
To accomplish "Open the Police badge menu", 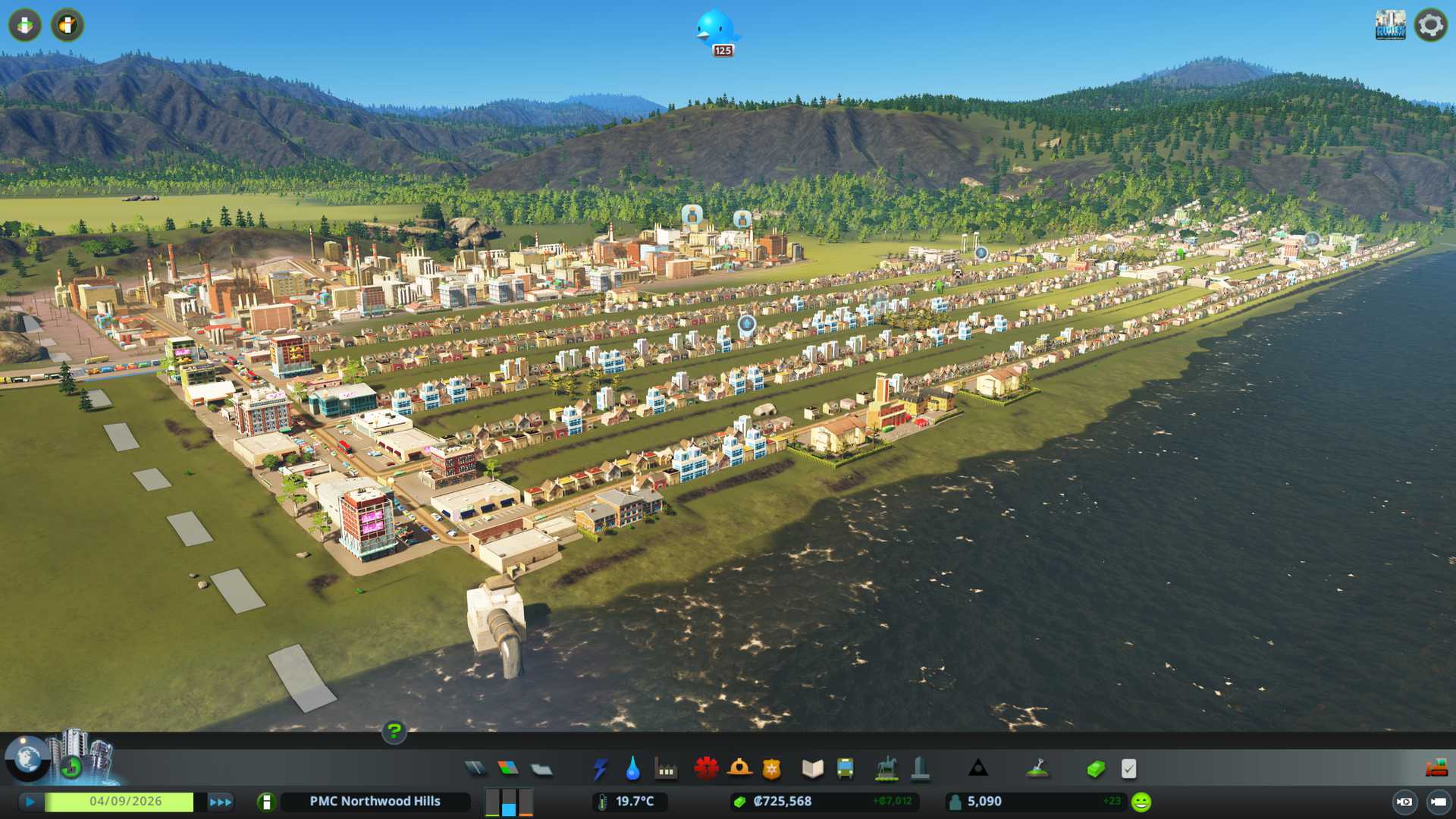I will (771, 769).
